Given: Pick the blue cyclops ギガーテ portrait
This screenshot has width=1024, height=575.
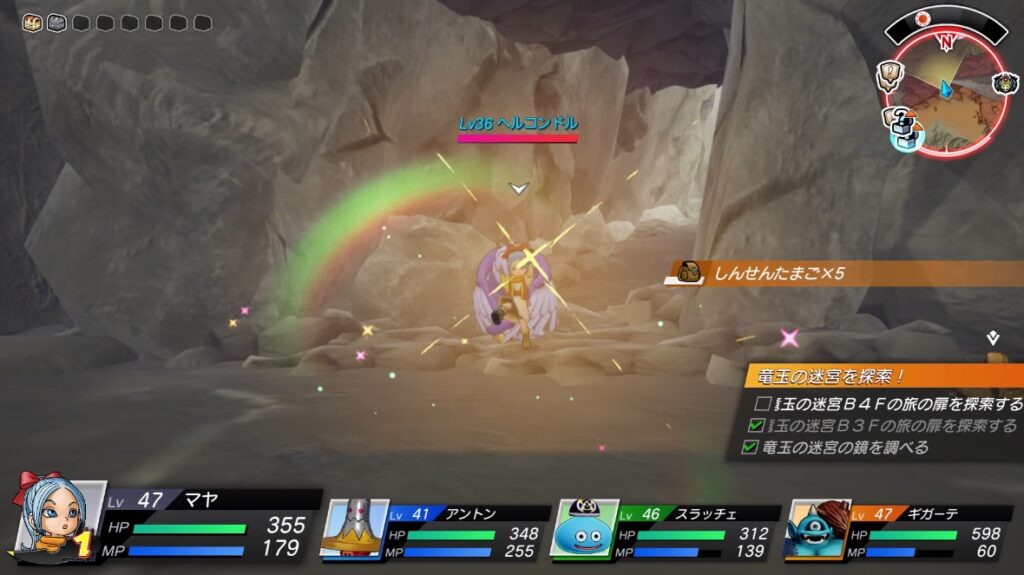Looking at the screenshot, I should click(818, 528).
